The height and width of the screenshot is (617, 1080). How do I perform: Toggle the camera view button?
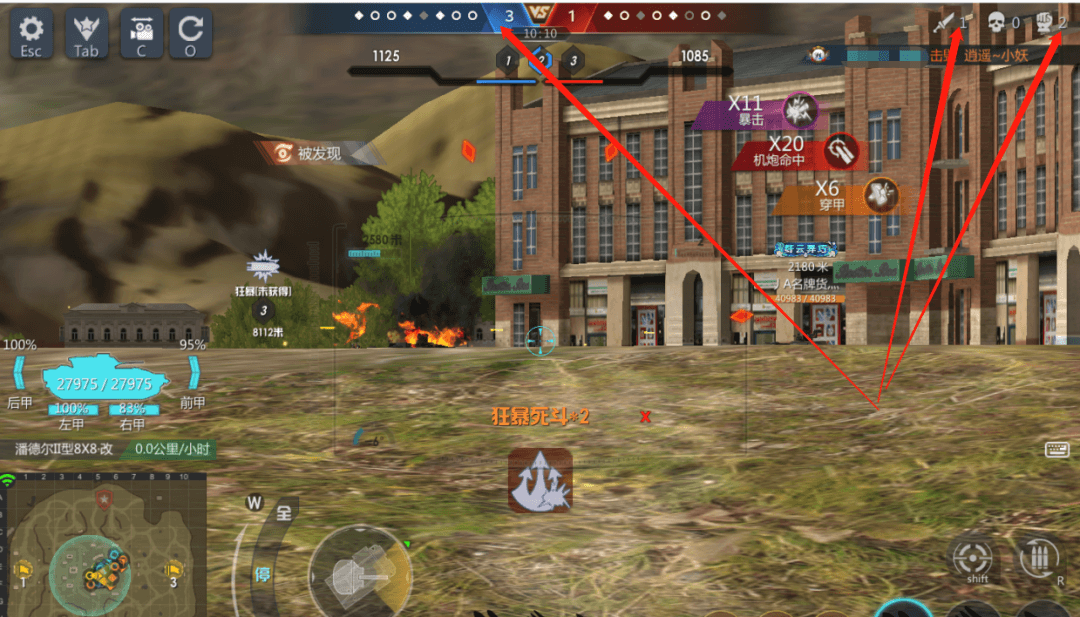point(141,34)
